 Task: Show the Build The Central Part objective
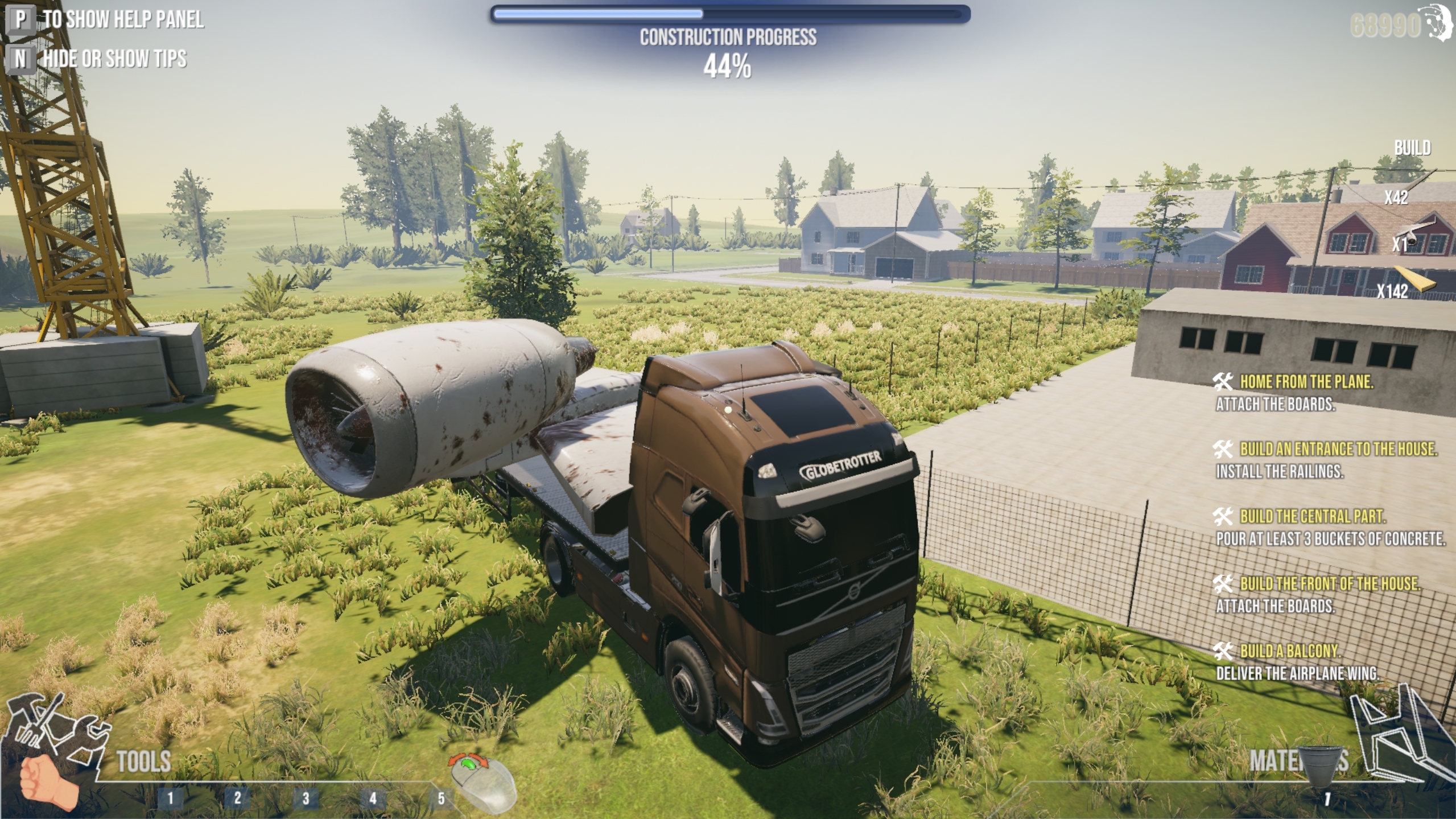(1312, 516)
